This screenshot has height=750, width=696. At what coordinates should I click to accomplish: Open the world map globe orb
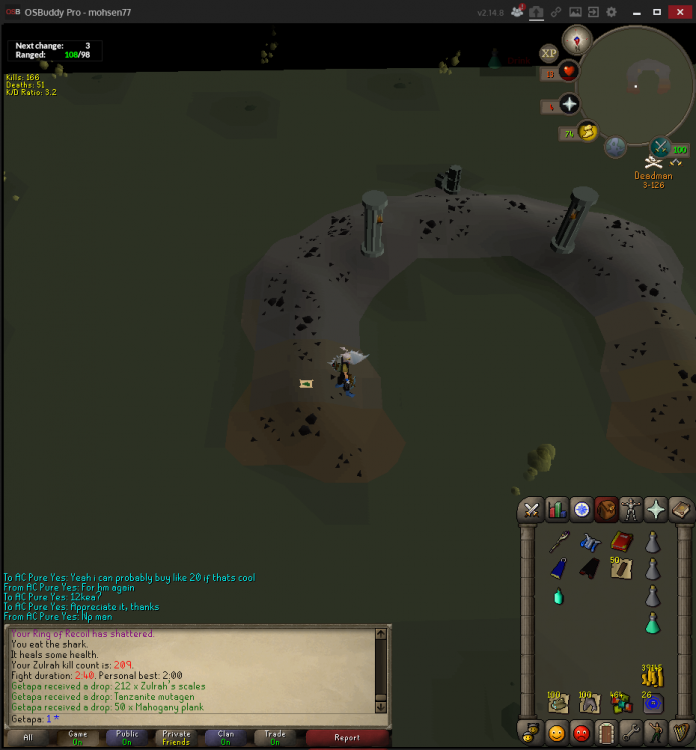[x=615, y=147]
